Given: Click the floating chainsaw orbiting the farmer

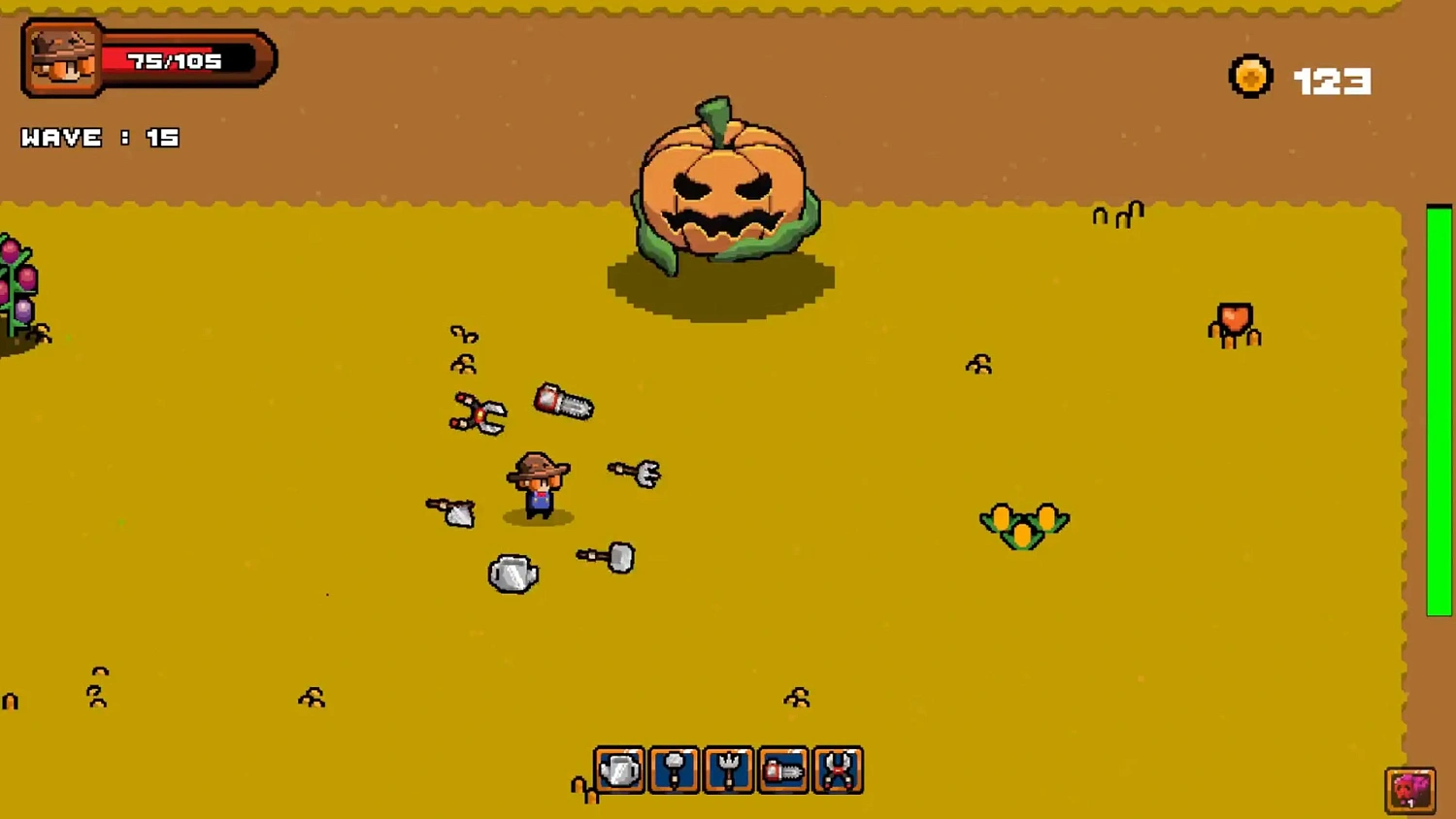Looking at the screenshot, I should (563, 403).
